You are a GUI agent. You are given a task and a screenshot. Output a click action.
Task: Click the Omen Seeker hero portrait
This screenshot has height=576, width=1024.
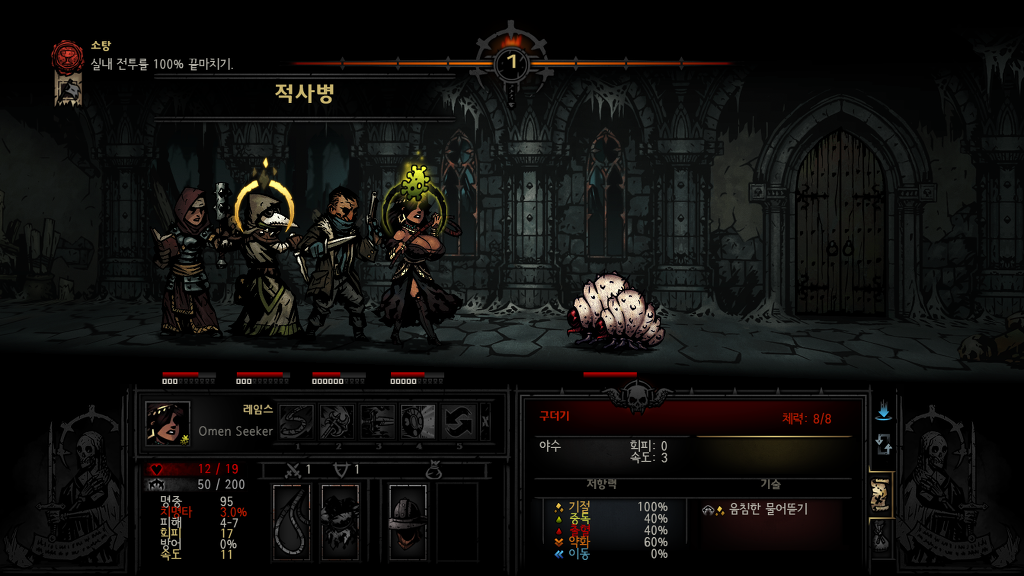[x=167, y=422]
